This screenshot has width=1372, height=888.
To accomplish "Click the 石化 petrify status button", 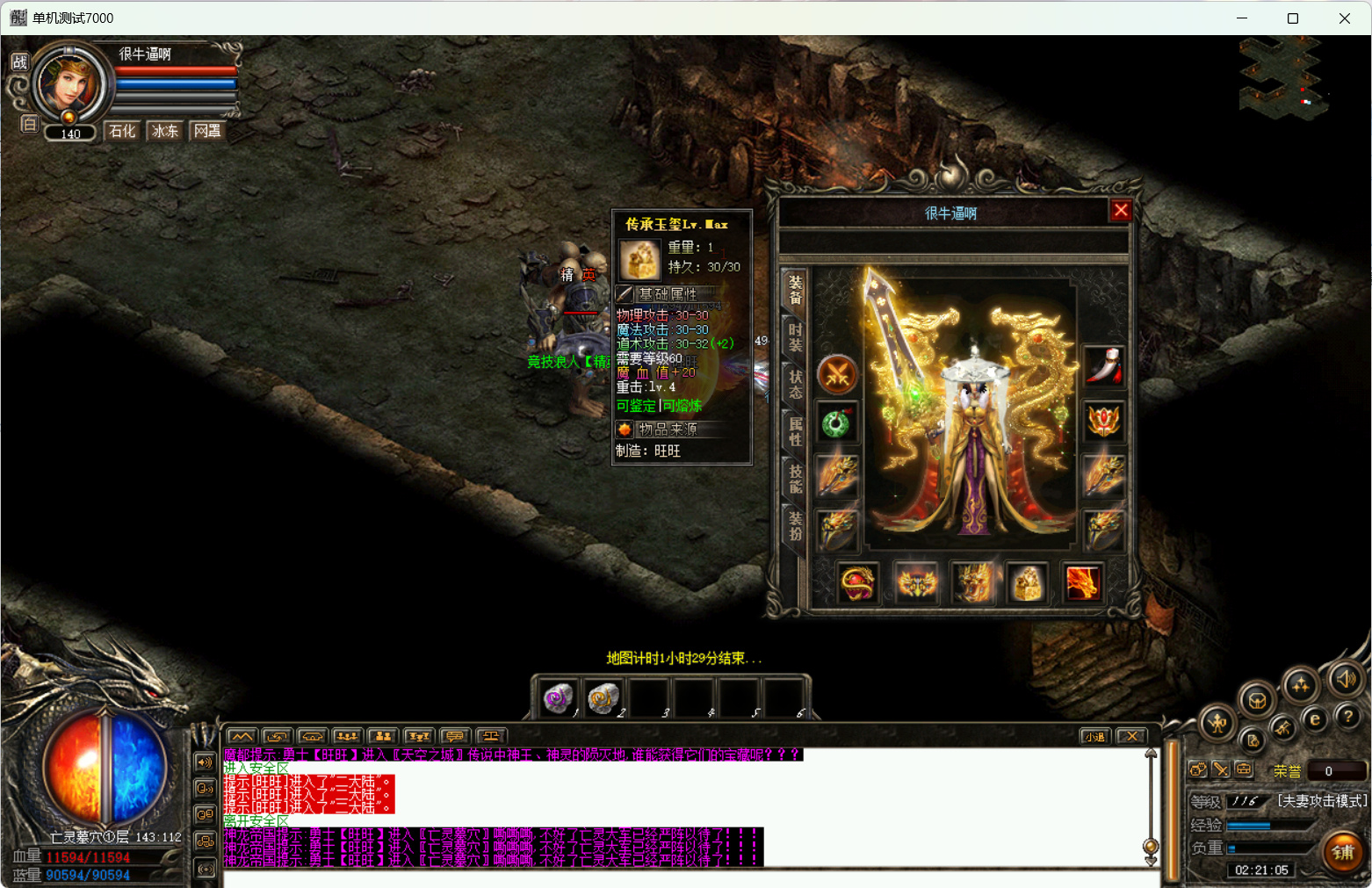I will pyautogui.click(x=122, y=131).
